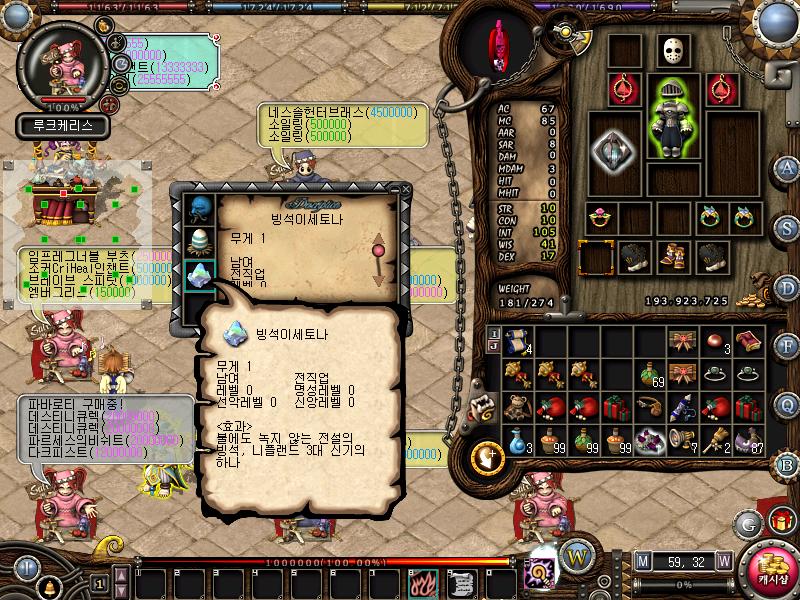Open the cash shop with gold coins
Viewport: 800px width, 600px height.
pos(772,565)
